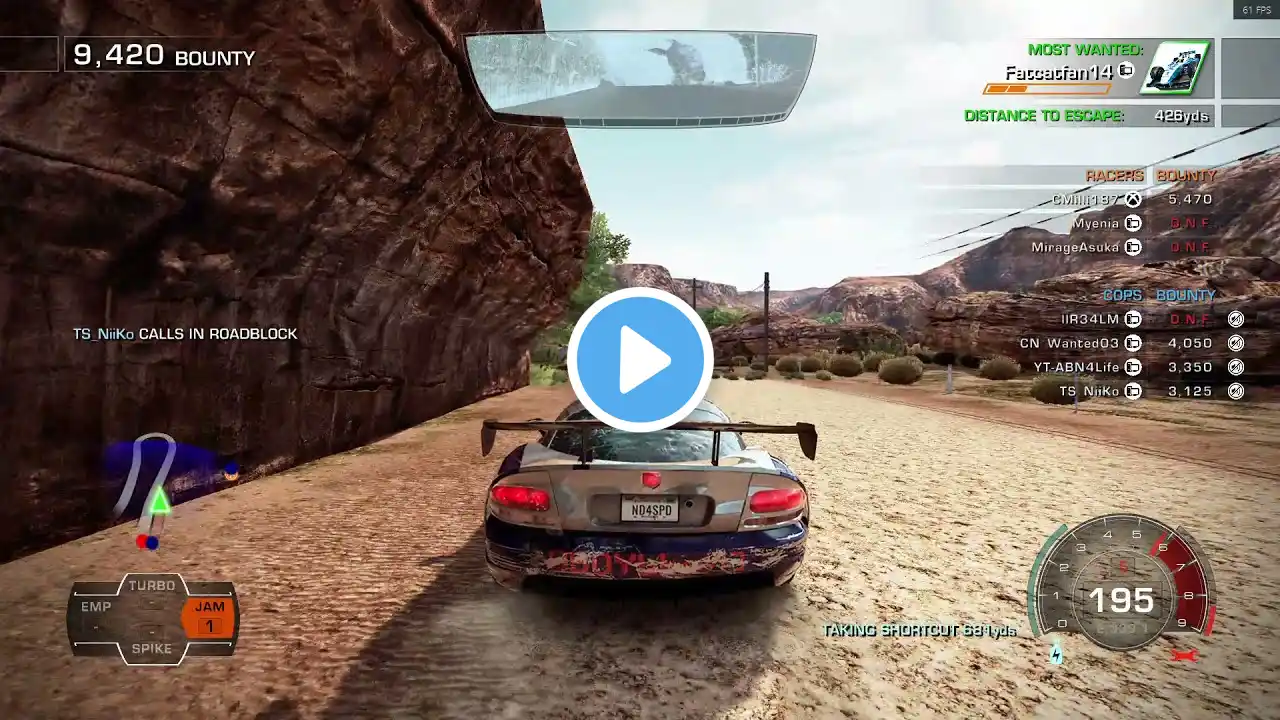This screenshot has height=720, width=1280.
Task: Choose cop CN_Wanted03 row
Action: pyautogui.click(x=1069, y=343)
